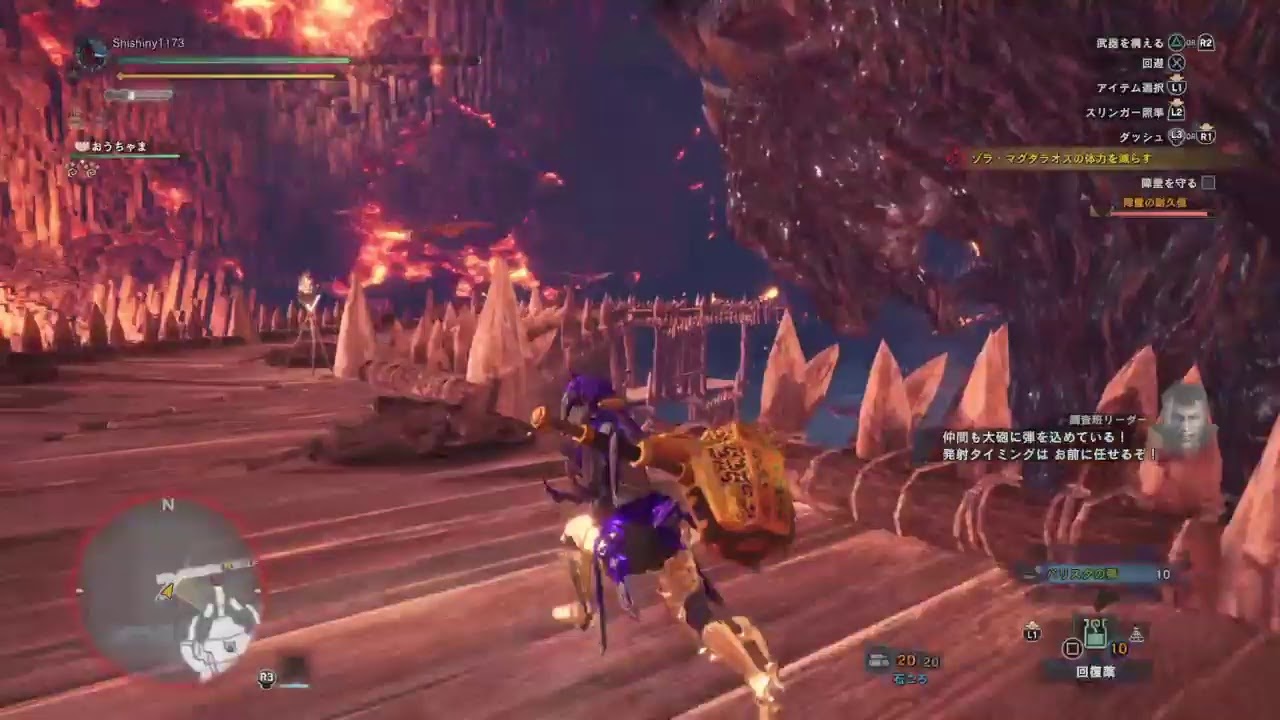Click the L1 arrow to cycle item bar
Image resolution: width=1280 pixels, height=720 pixels.
(1033, 631)
